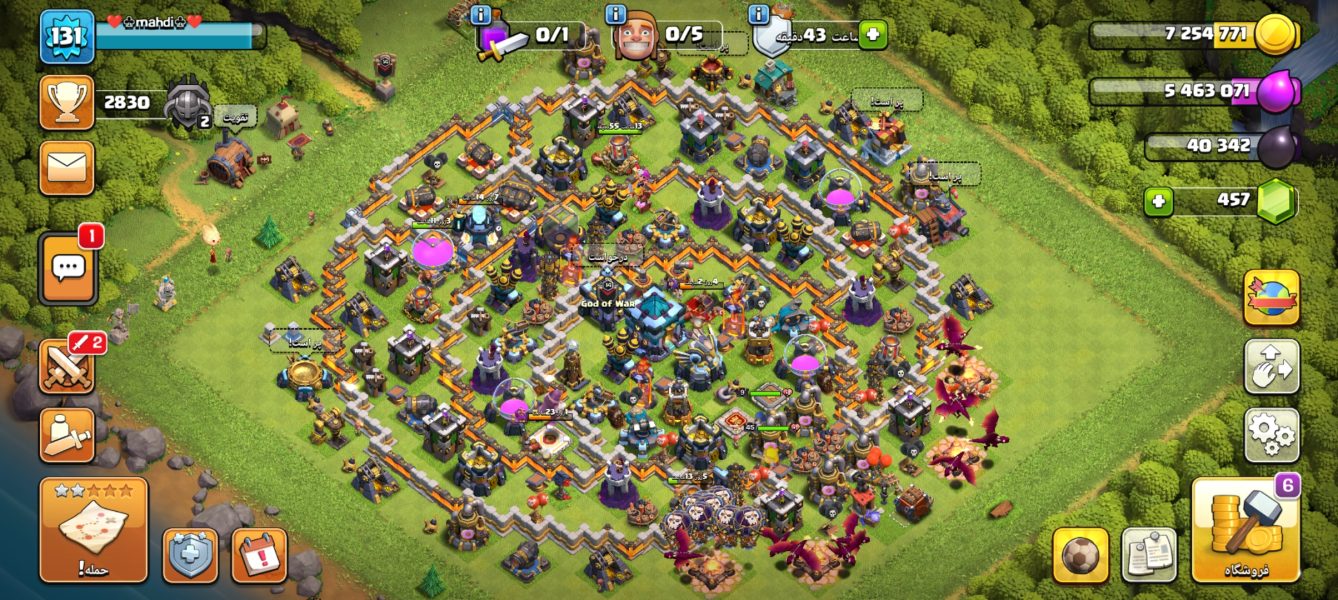
Task: Open the mail inbox envelope button
Action: point(67,167)
